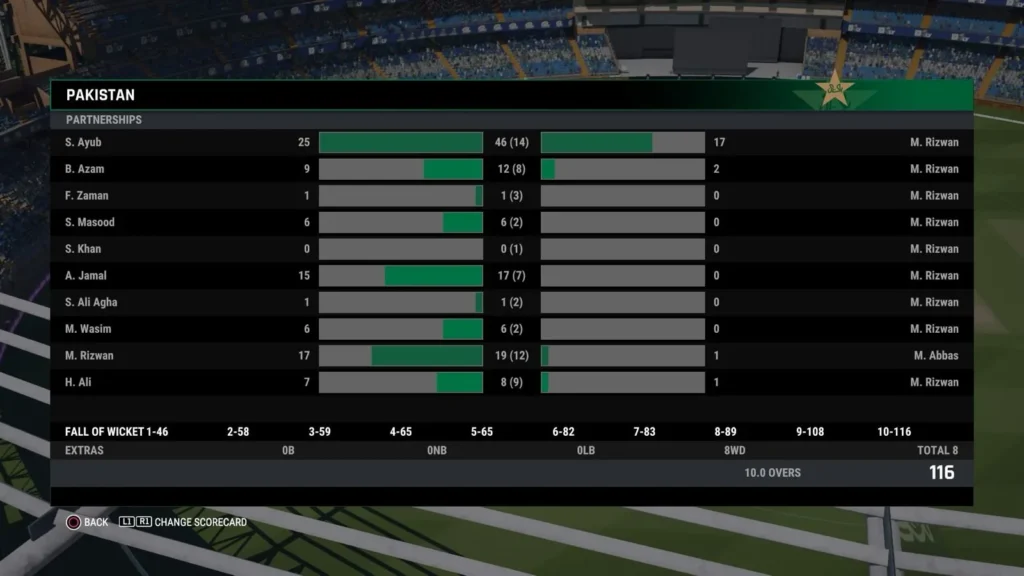The height and width of the screenshot is (576, 1024).
Task: Select the S. Ali Agha partnership row
Action: pos(511,302)
